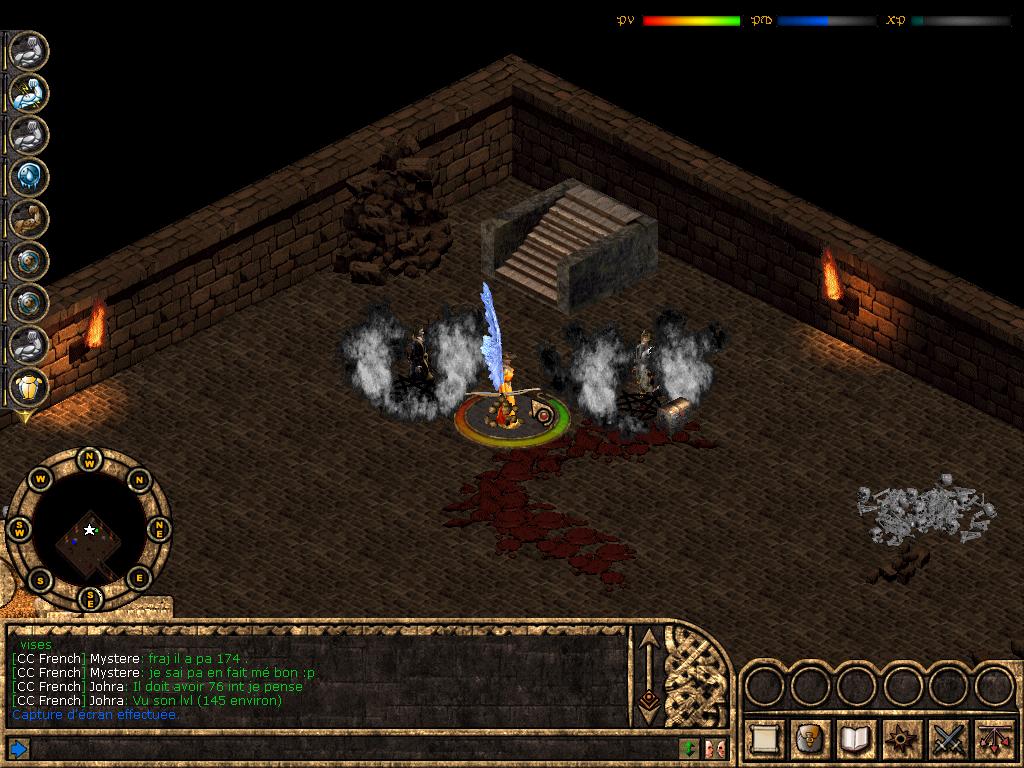
Task: Select the blue frost orb buff icon
Action: click(29, 177)
